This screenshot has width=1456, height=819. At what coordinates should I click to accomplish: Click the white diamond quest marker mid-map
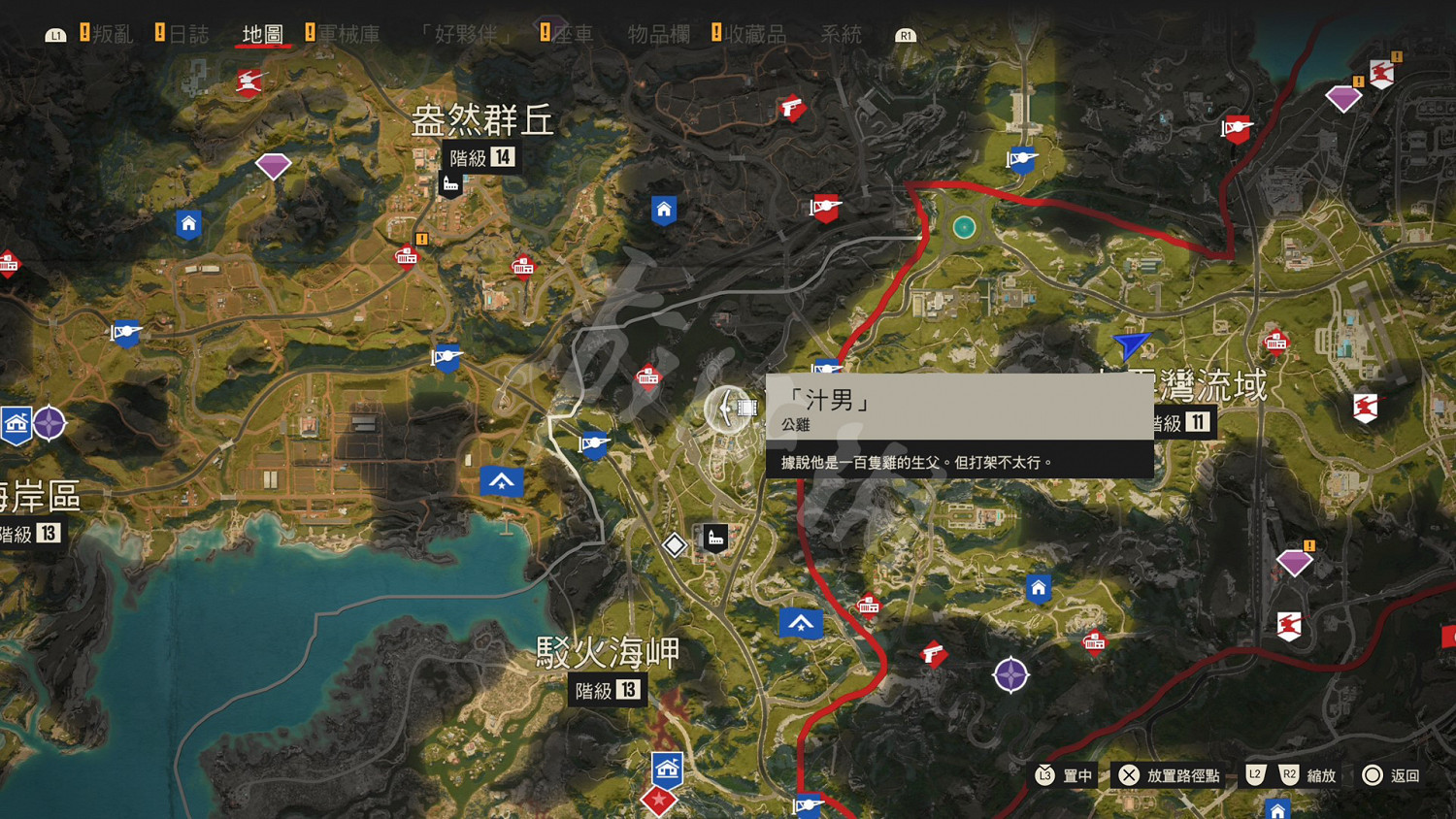[x=677, y=545]
